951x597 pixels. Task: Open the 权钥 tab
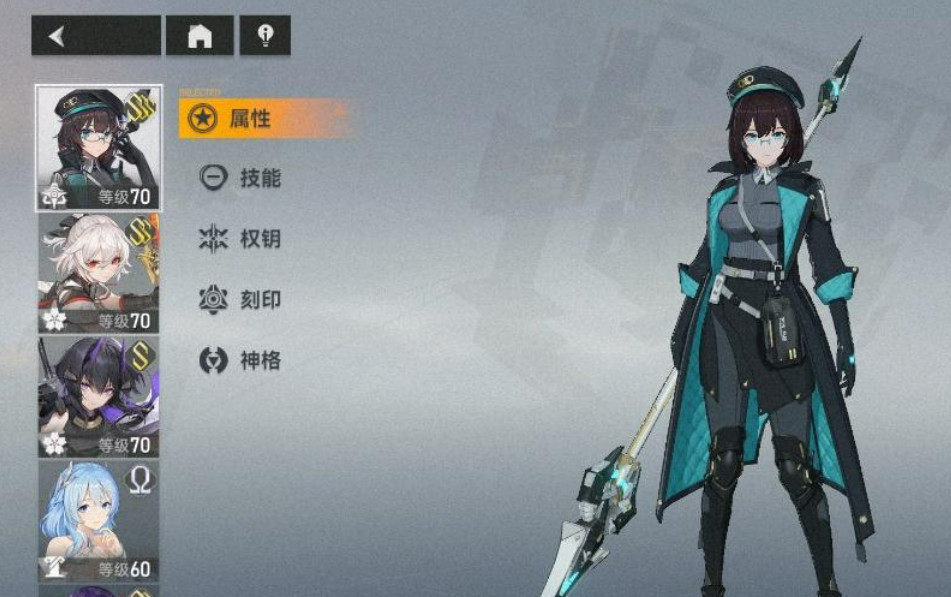coord(259,239)
